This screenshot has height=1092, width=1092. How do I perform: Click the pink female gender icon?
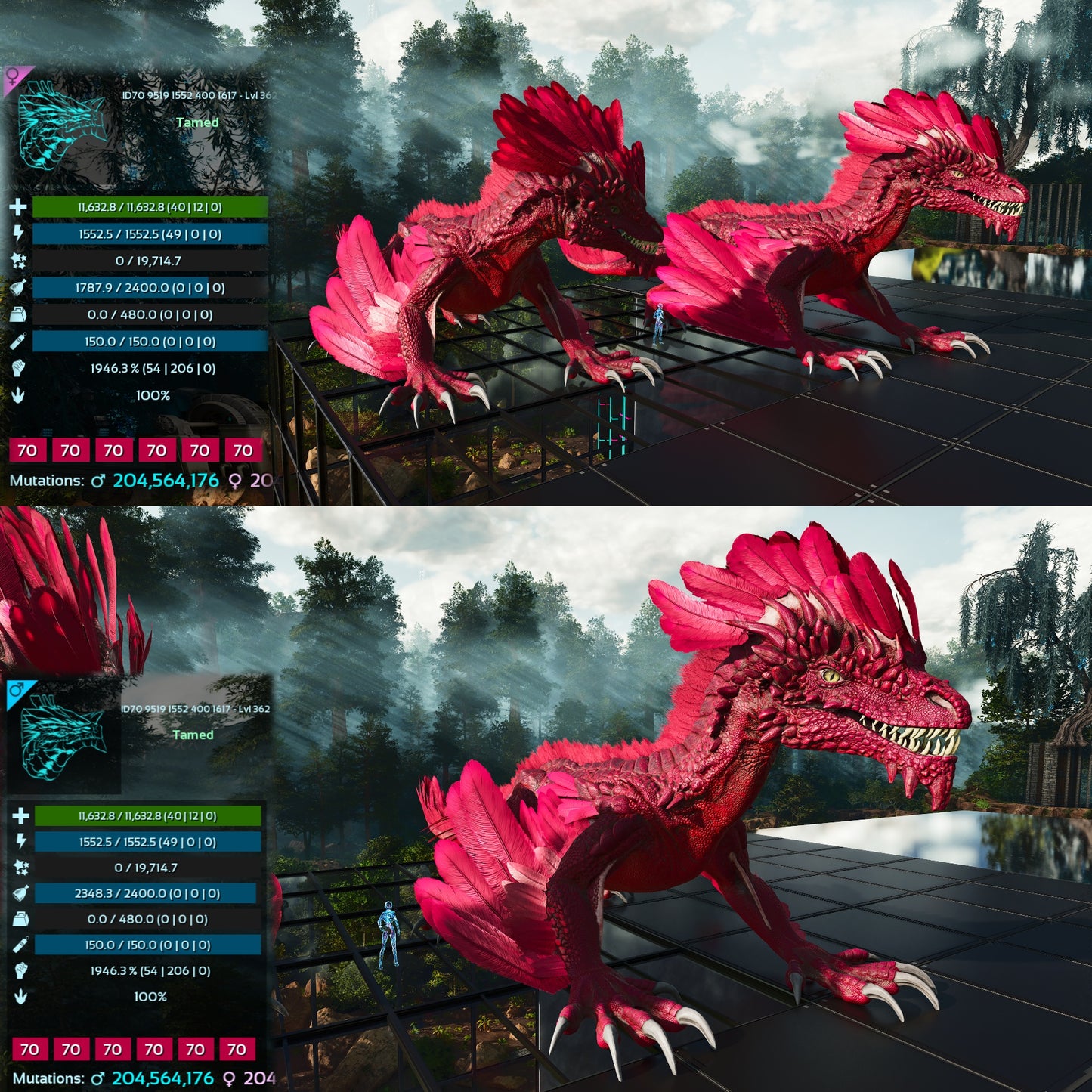click(14, 76)
